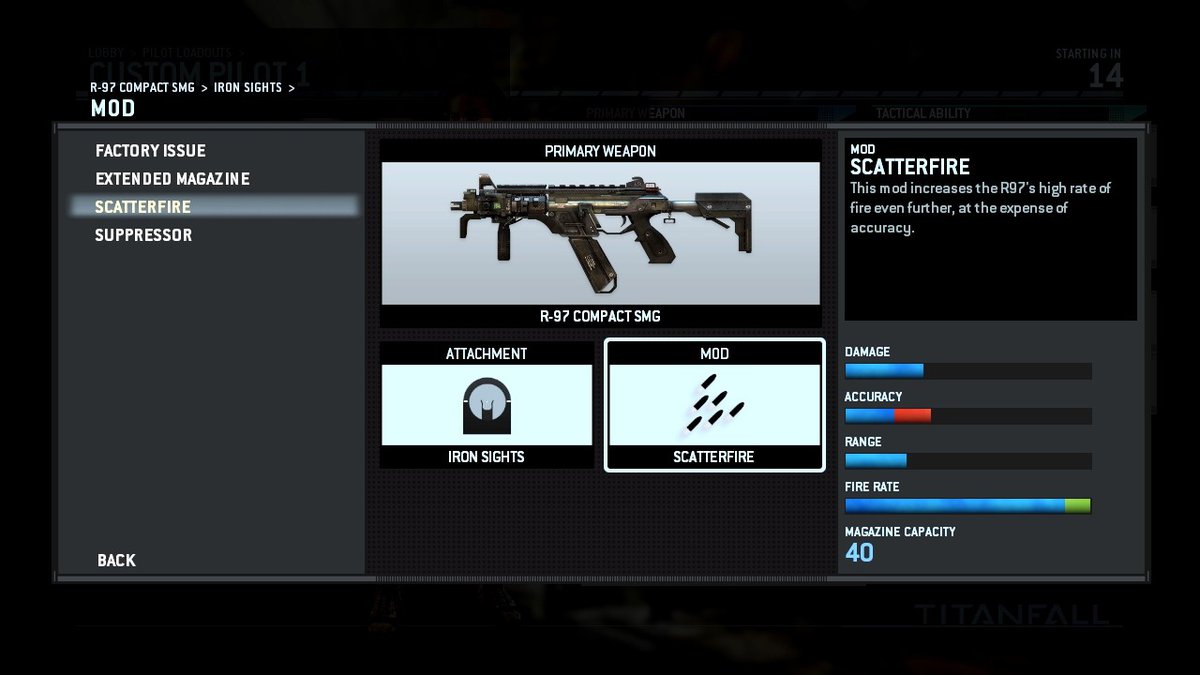Viewport: 1200px width, 675px height.
Task: Open the R-97 Compact SMG primary weapon panel
Action: click(x=601, y=234)
